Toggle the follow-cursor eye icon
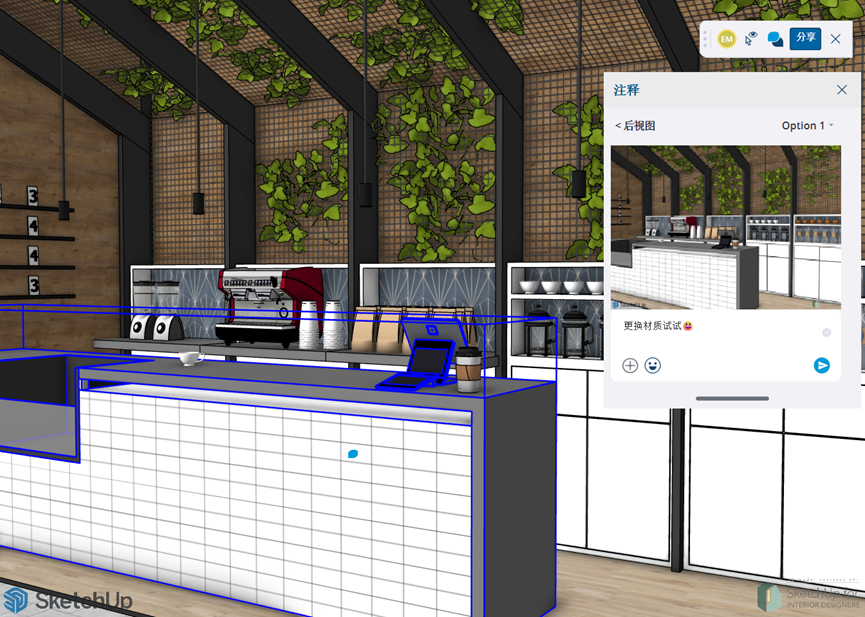This screenshot has width=865, height=617. pos(751,39)
